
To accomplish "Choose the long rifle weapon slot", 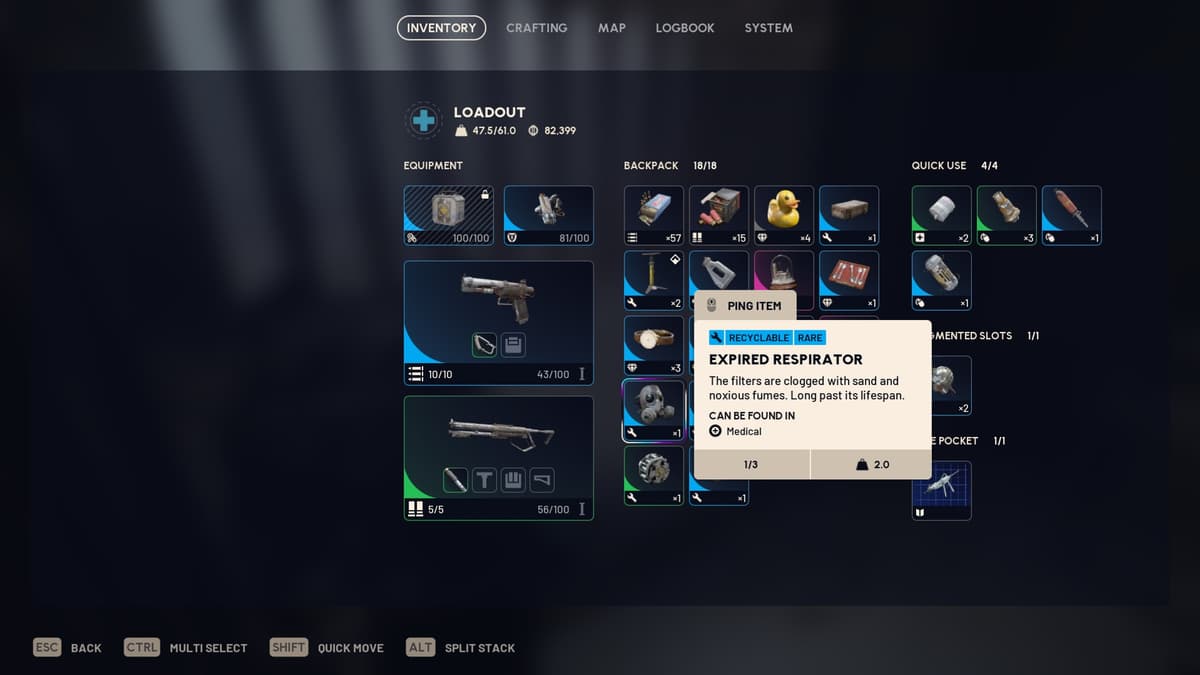I will (498, 457).
